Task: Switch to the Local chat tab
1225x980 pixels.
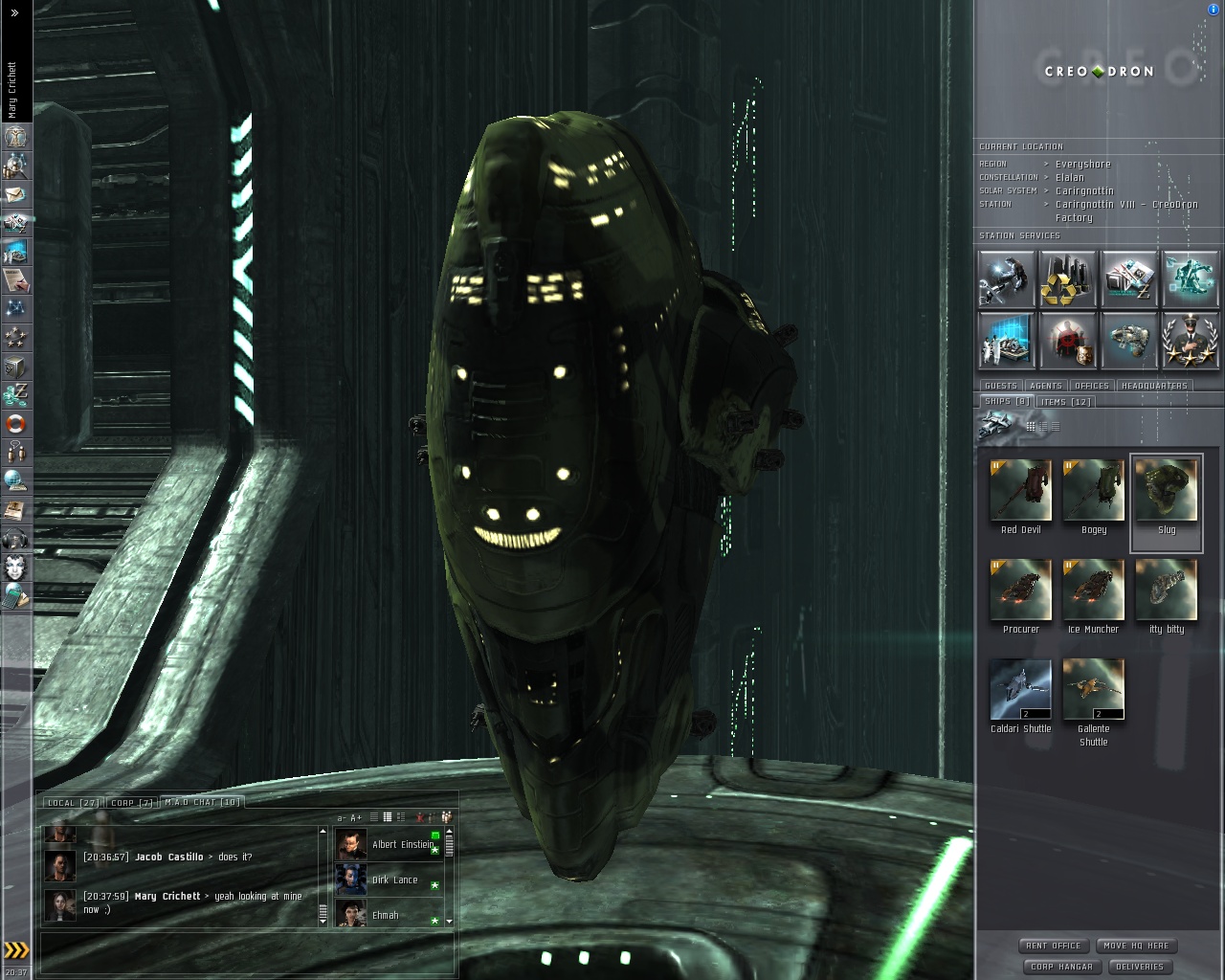Action: click(x=73, y=803)
